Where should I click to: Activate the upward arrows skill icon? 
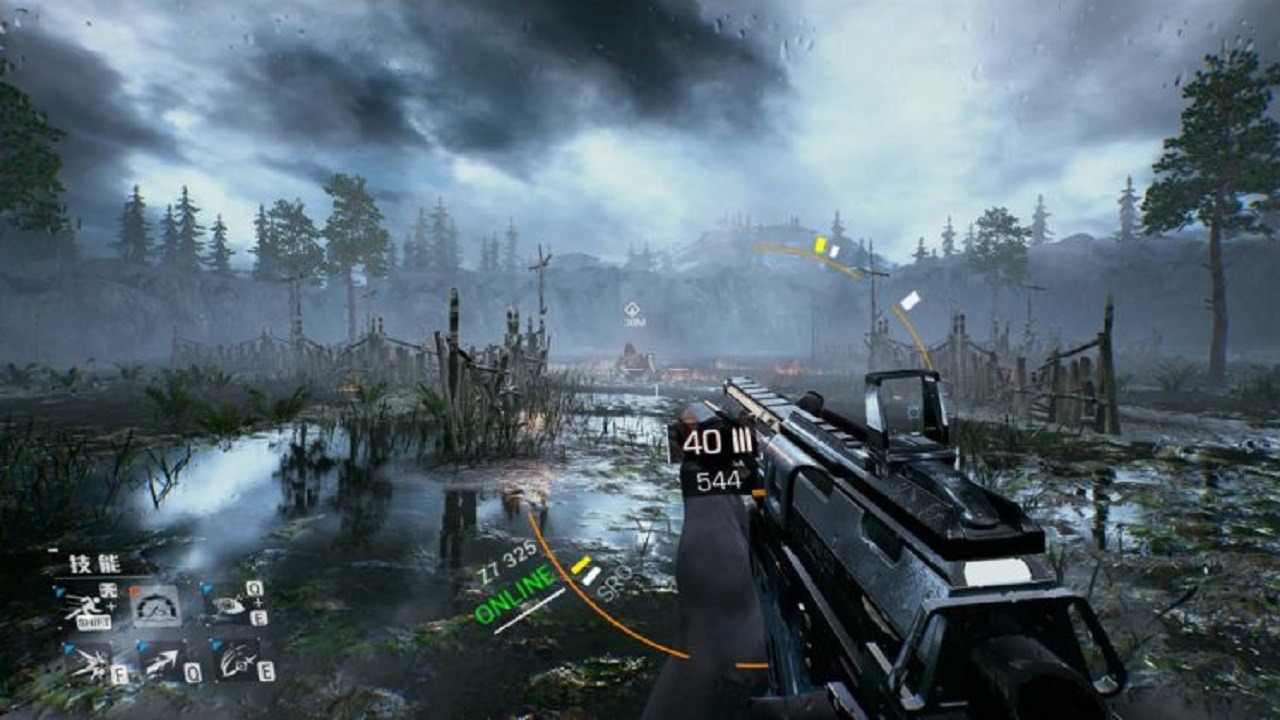tap(160, 662)
